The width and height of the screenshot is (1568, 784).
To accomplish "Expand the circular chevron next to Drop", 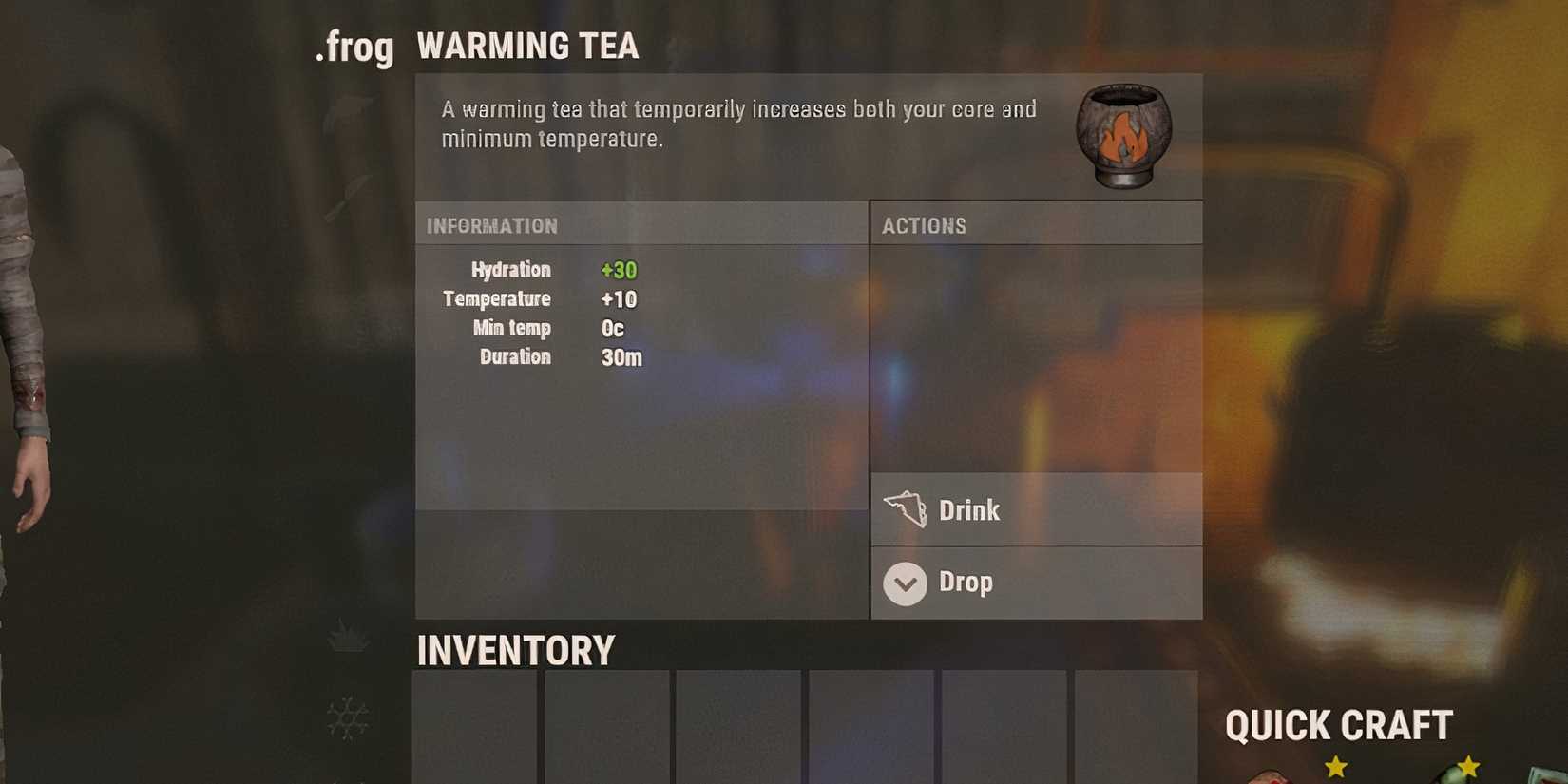I will (x=904, y=583).
